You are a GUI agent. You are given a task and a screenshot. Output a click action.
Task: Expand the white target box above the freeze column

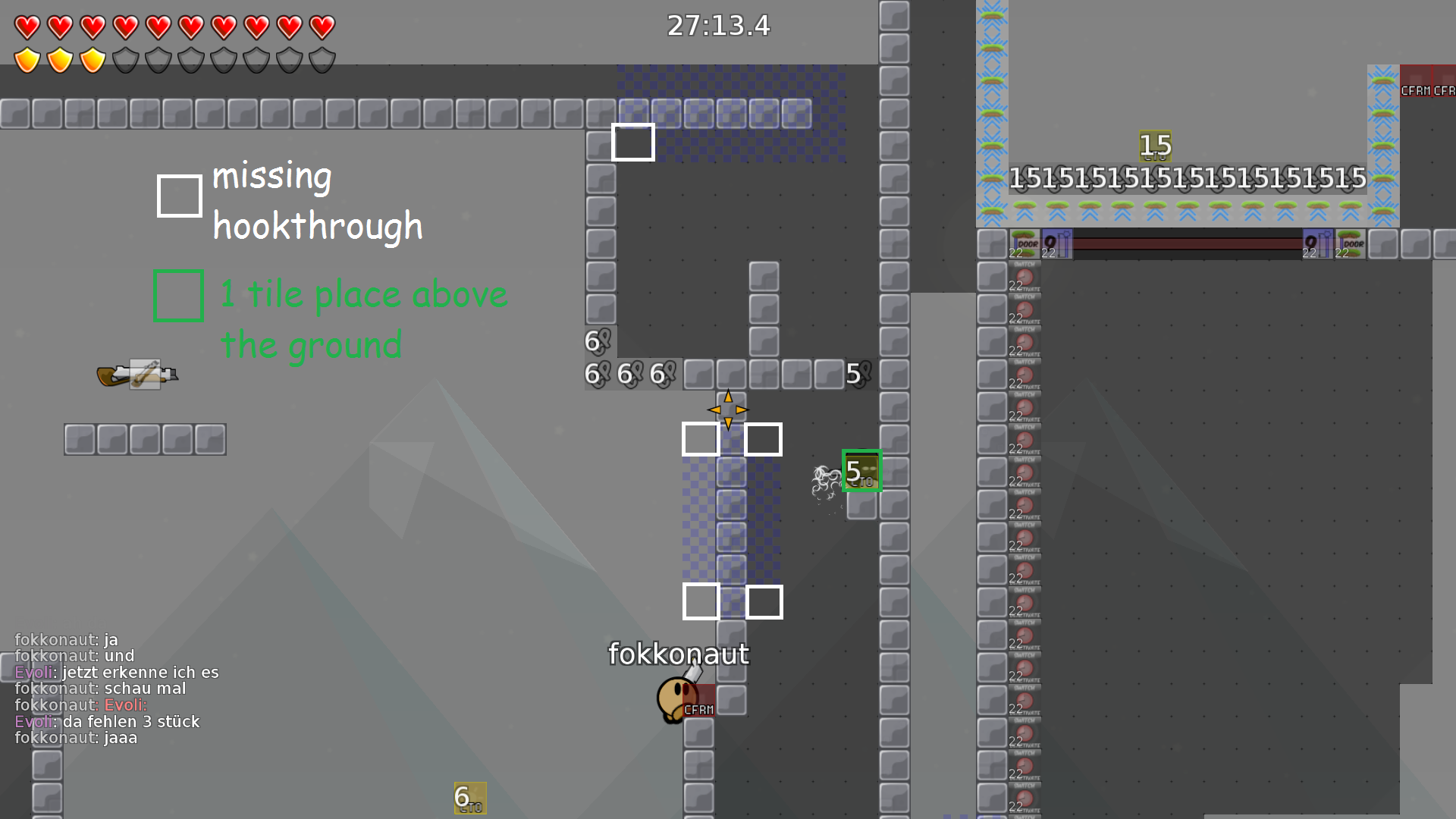point(632,140)
